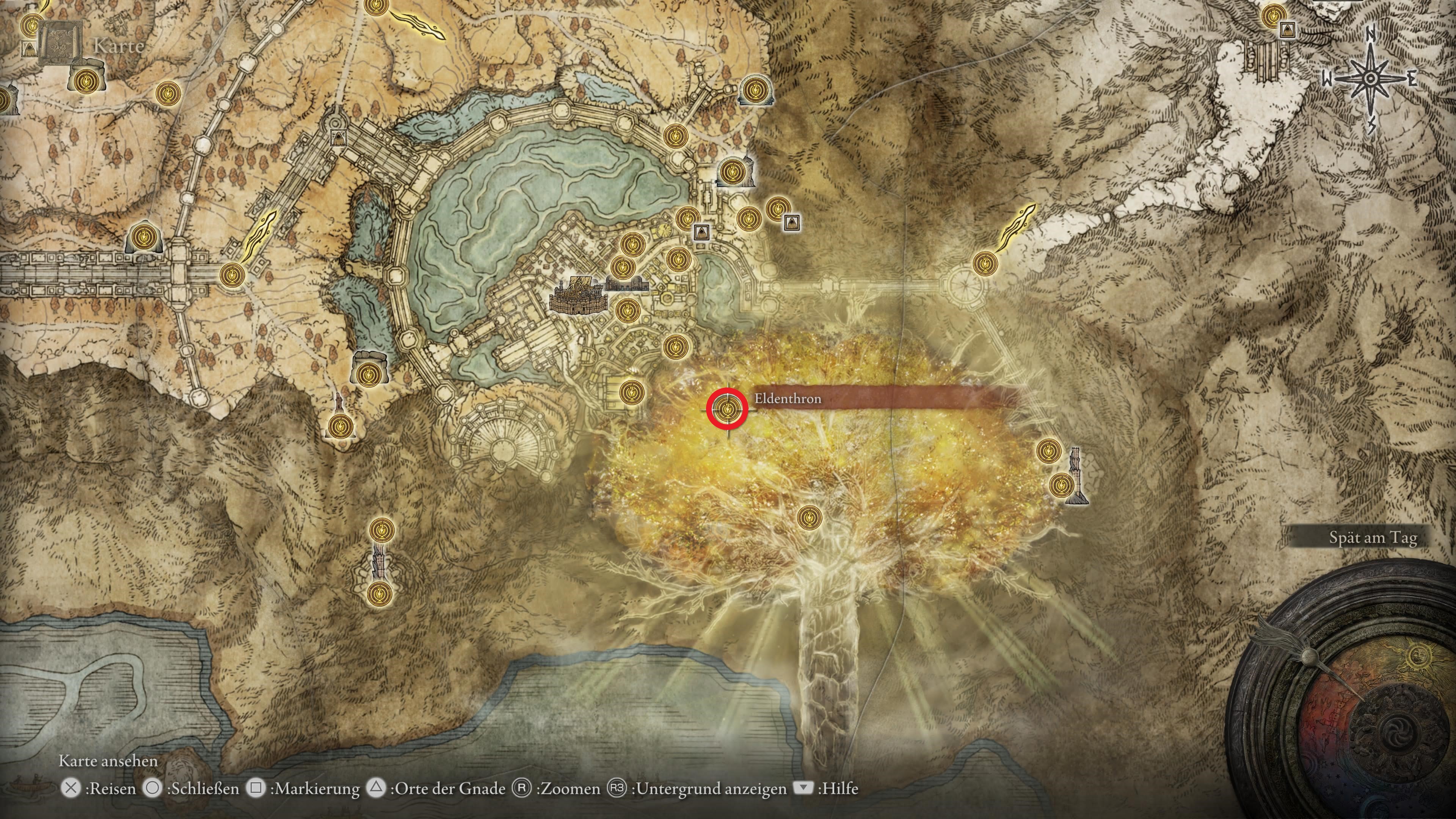
Task: Choose the lower grace at the eastern tower
Action: (1061, 485)
